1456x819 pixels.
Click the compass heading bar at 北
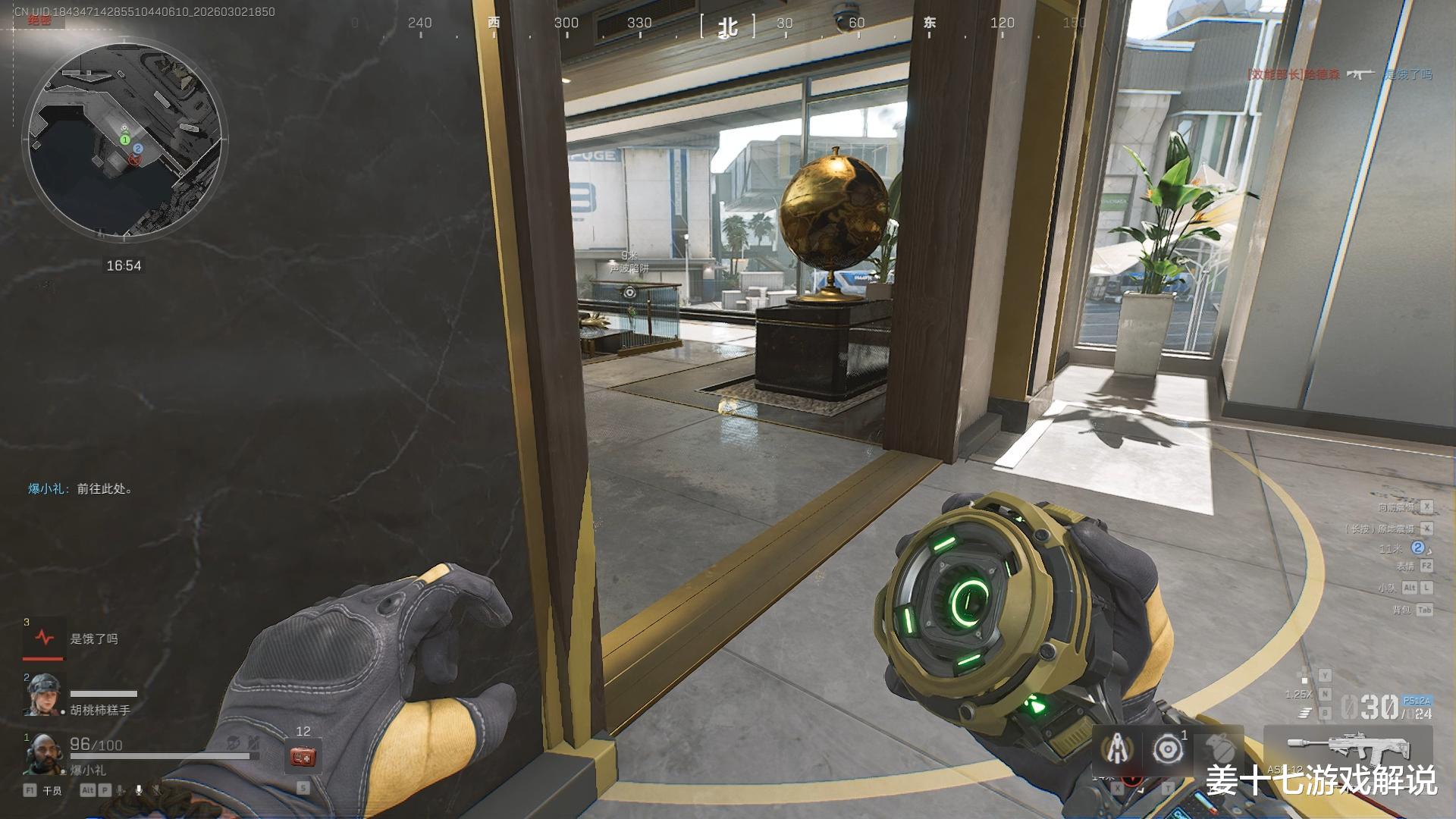728,27
